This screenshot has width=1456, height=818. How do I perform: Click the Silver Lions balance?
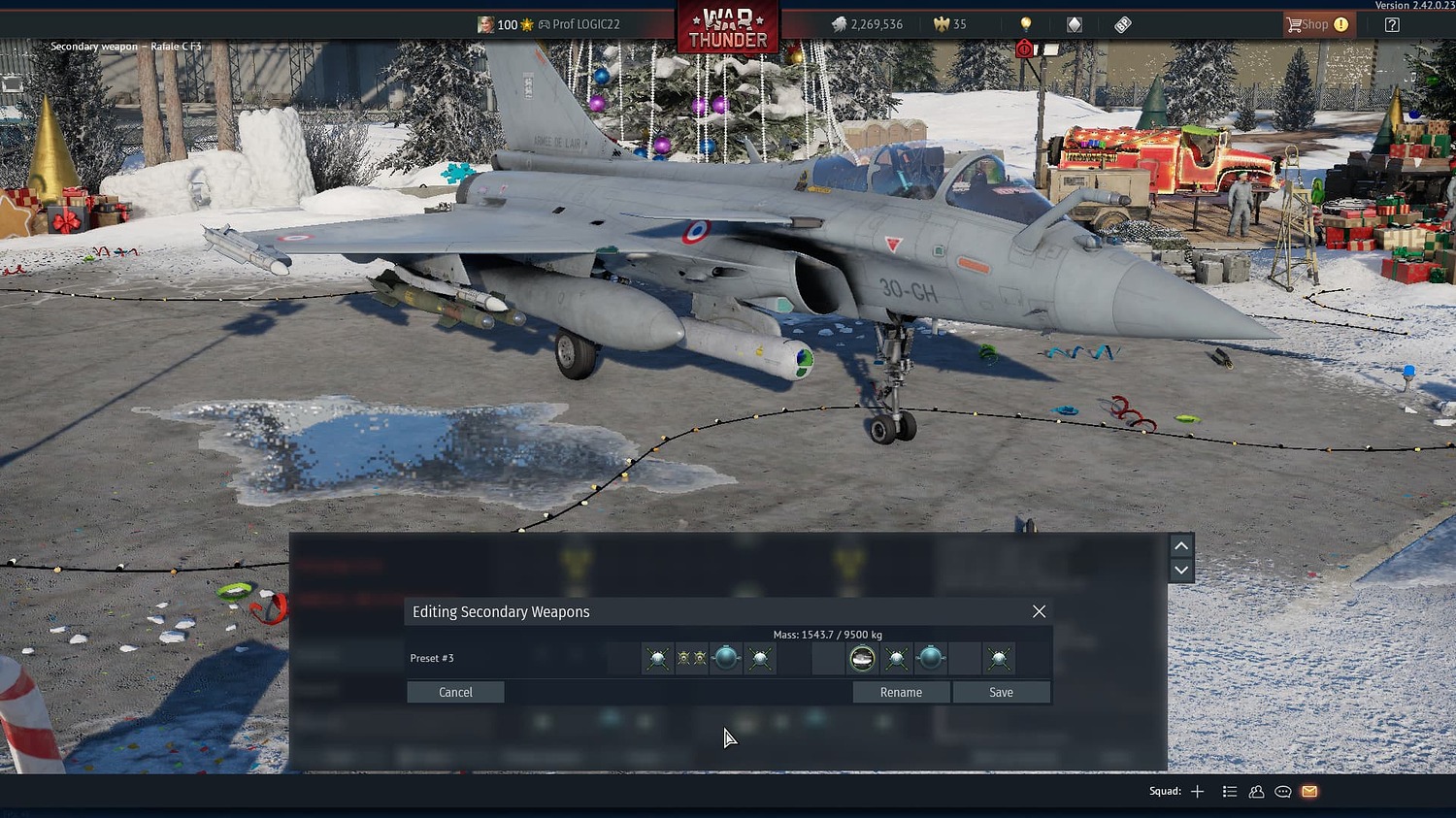(867, 24)
